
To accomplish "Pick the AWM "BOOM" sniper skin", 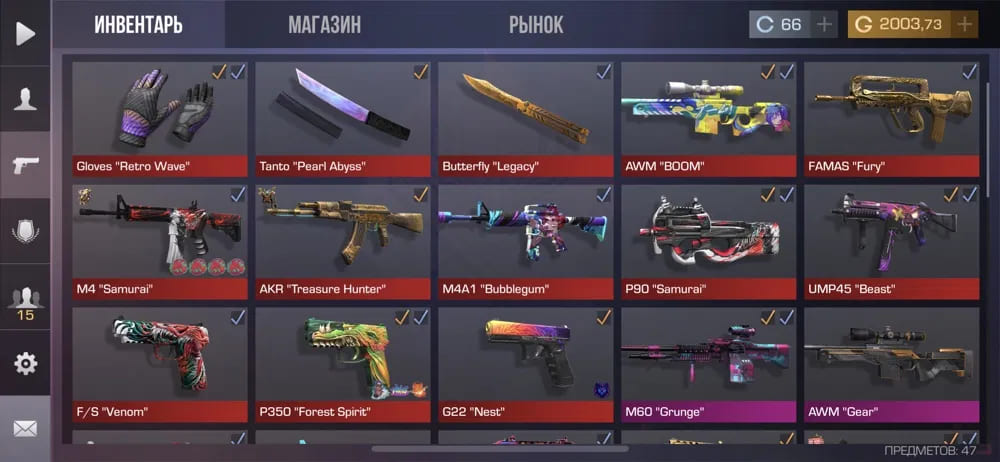I will point(708,118).
